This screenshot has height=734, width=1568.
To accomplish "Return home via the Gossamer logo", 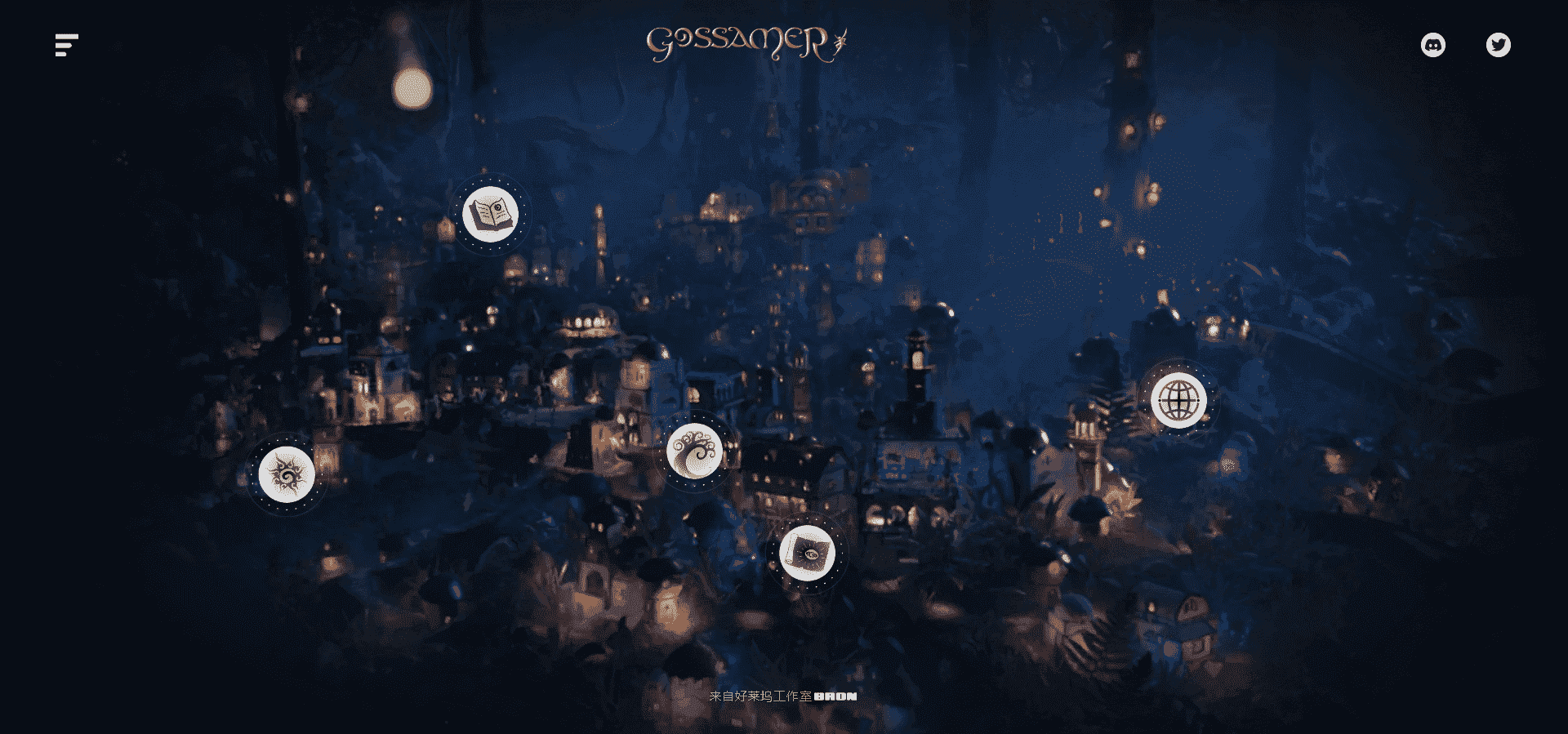I will [745, 41].
